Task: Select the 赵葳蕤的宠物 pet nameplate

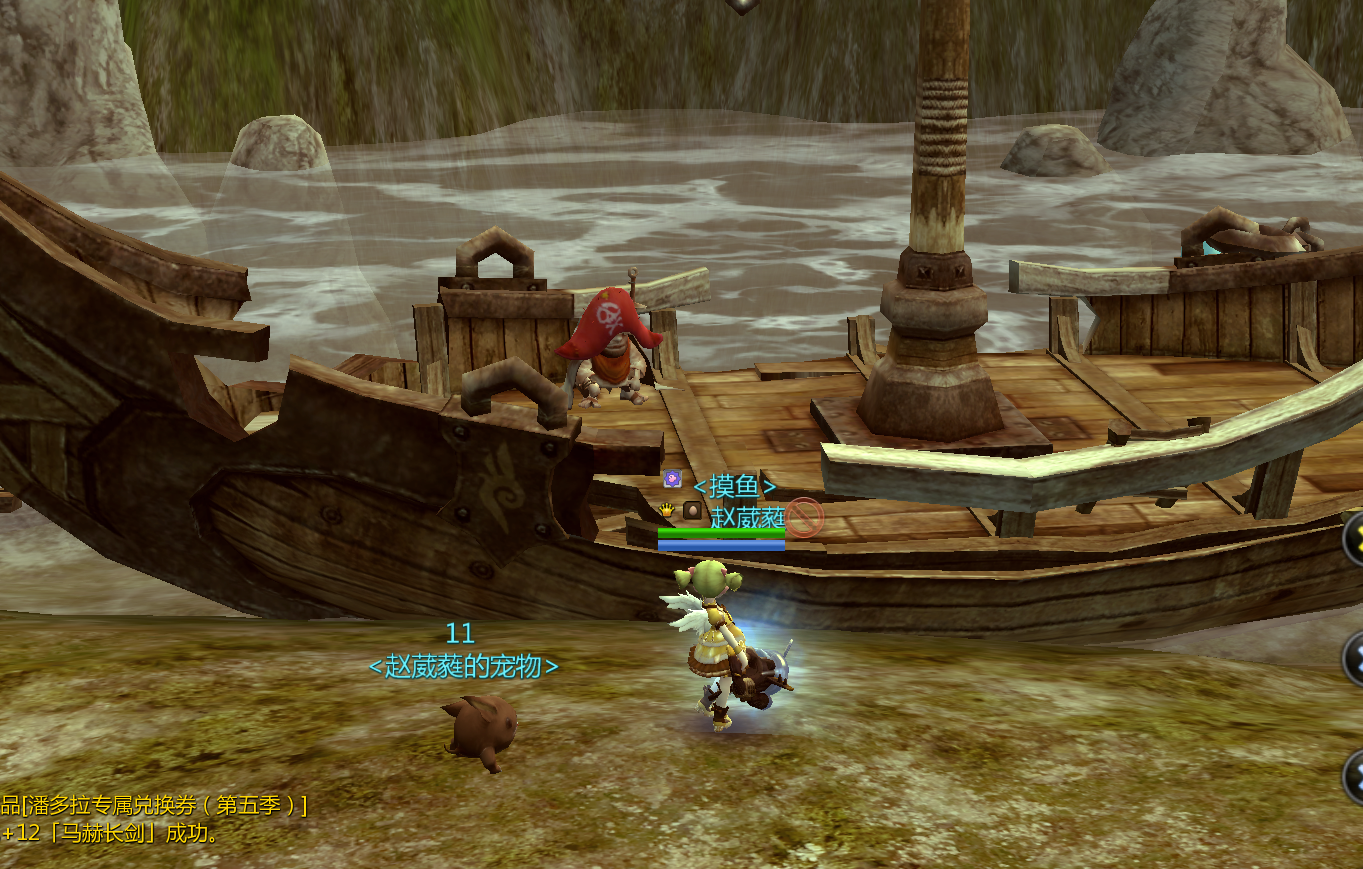Action: [x=463, y=667]
